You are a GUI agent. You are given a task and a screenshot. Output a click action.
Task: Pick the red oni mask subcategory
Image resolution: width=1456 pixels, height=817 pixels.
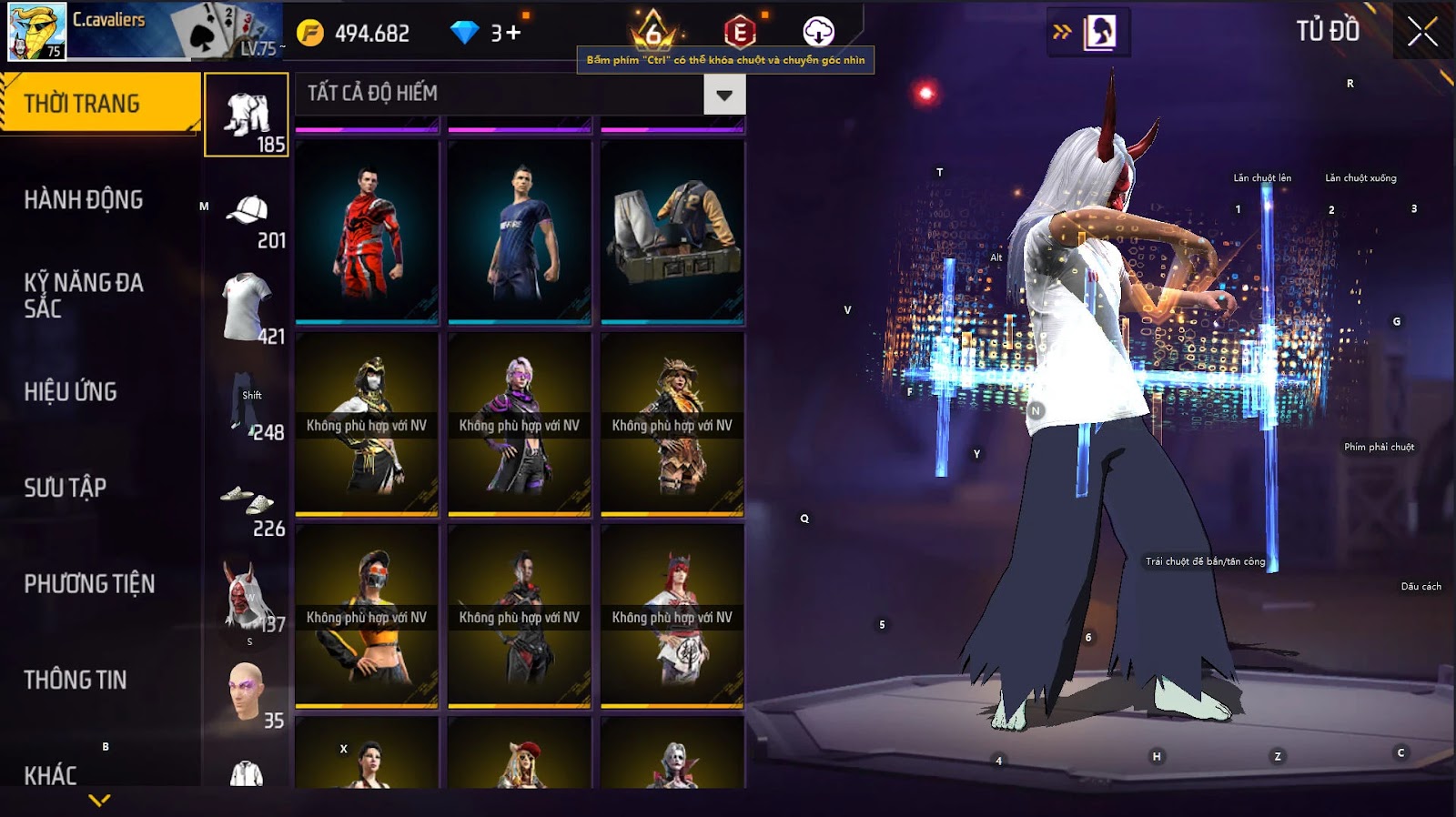pyautogui.click(x=247, y=597)
